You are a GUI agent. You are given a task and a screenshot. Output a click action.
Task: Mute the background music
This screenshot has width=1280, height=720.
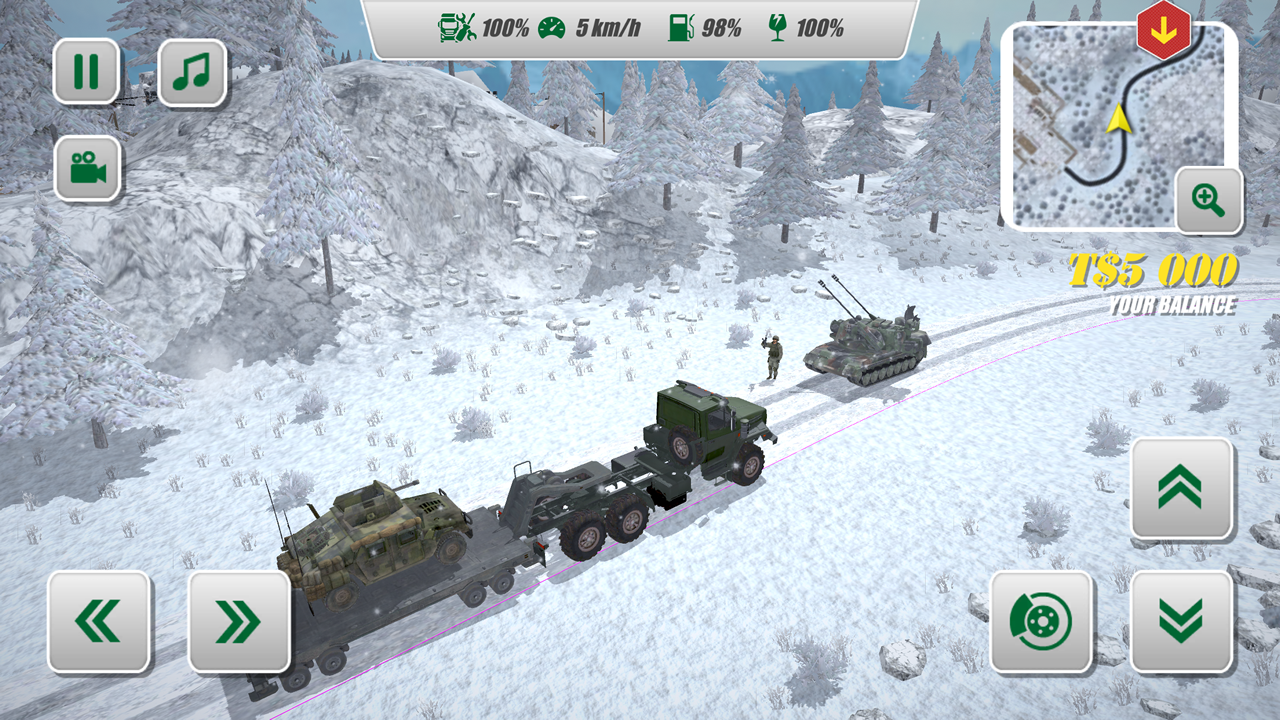coord(192,71)
